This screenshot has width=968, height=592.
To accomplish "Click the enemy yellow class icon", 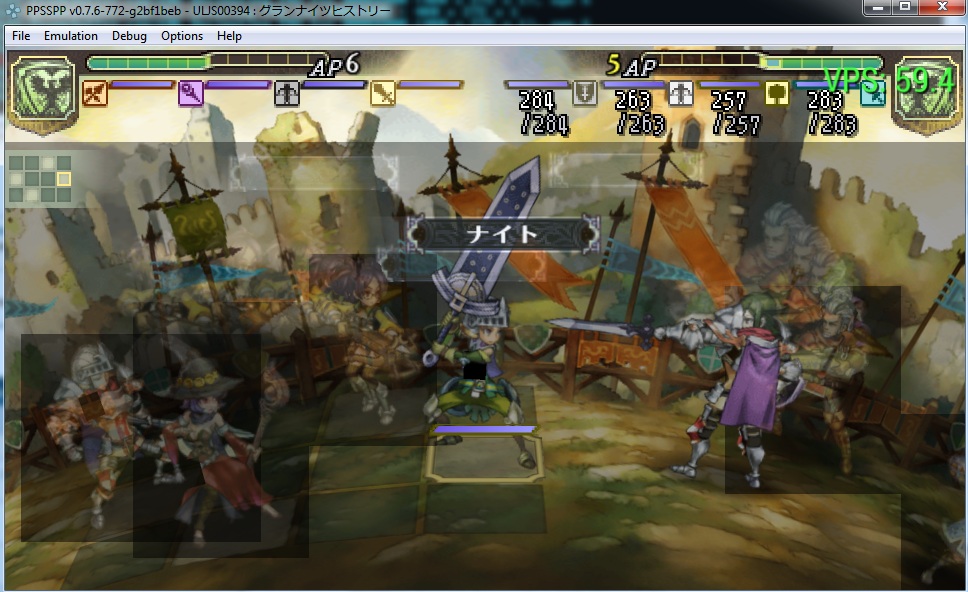I will (777, 93).
